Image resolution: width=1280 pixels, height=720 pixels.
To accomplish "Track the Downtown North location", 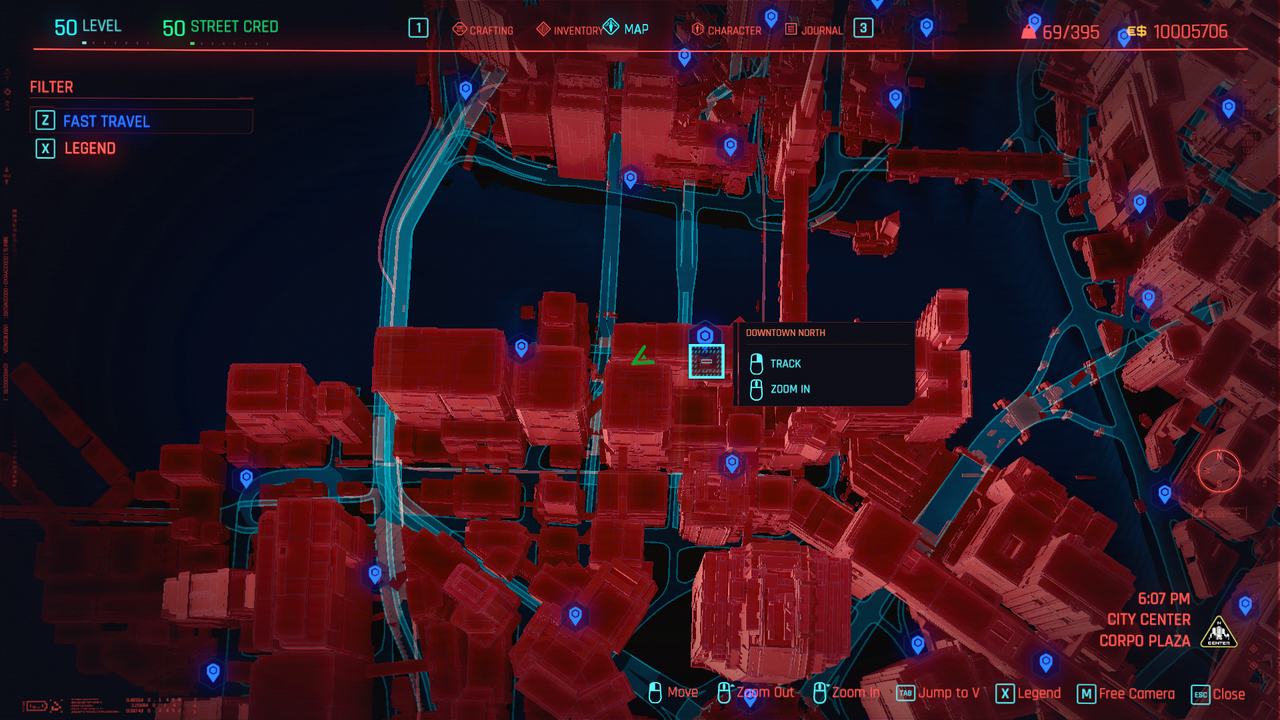I will (x=785, y=364).
